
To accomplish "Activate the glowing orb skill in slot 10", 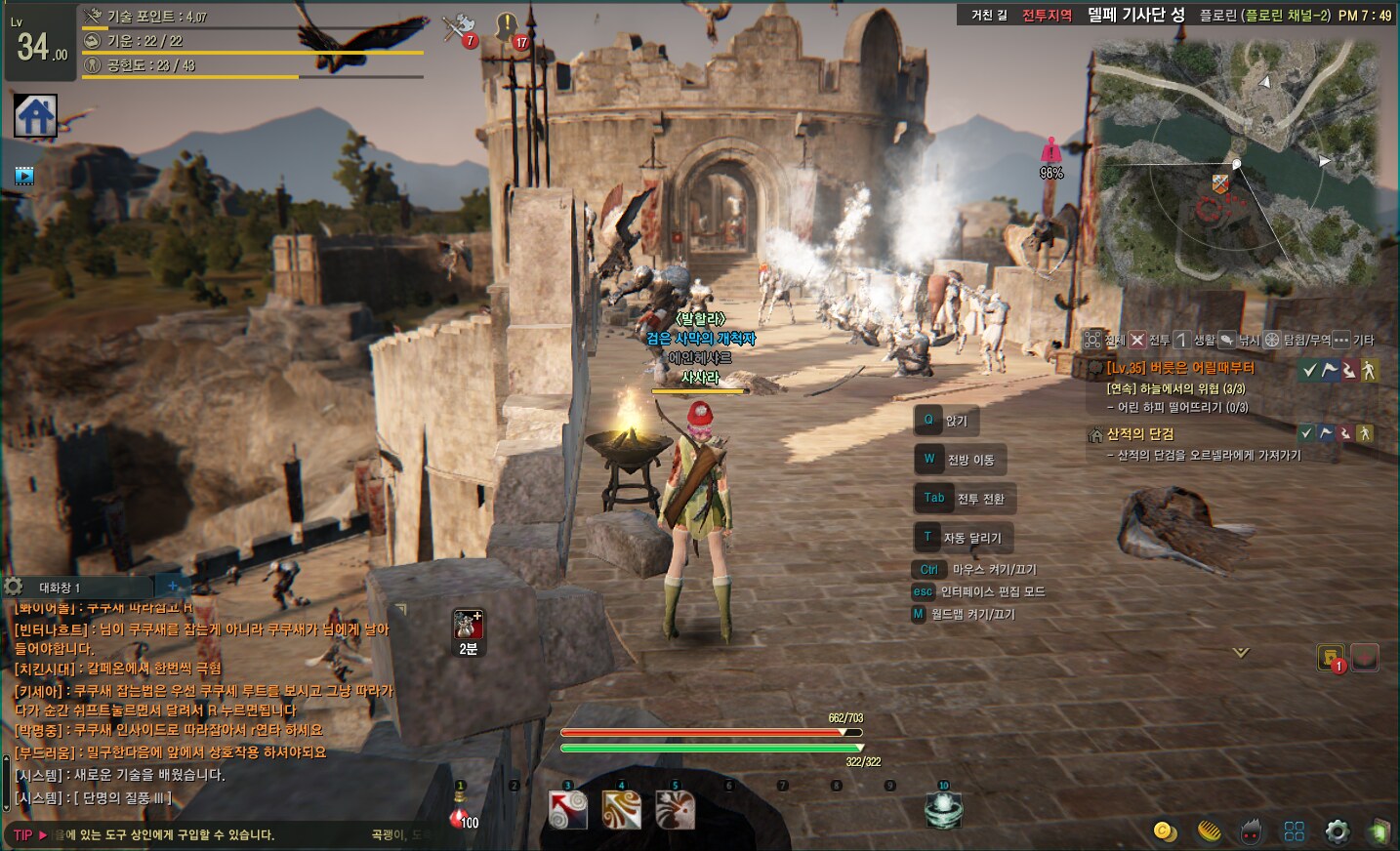I will [x=943, y=810].
